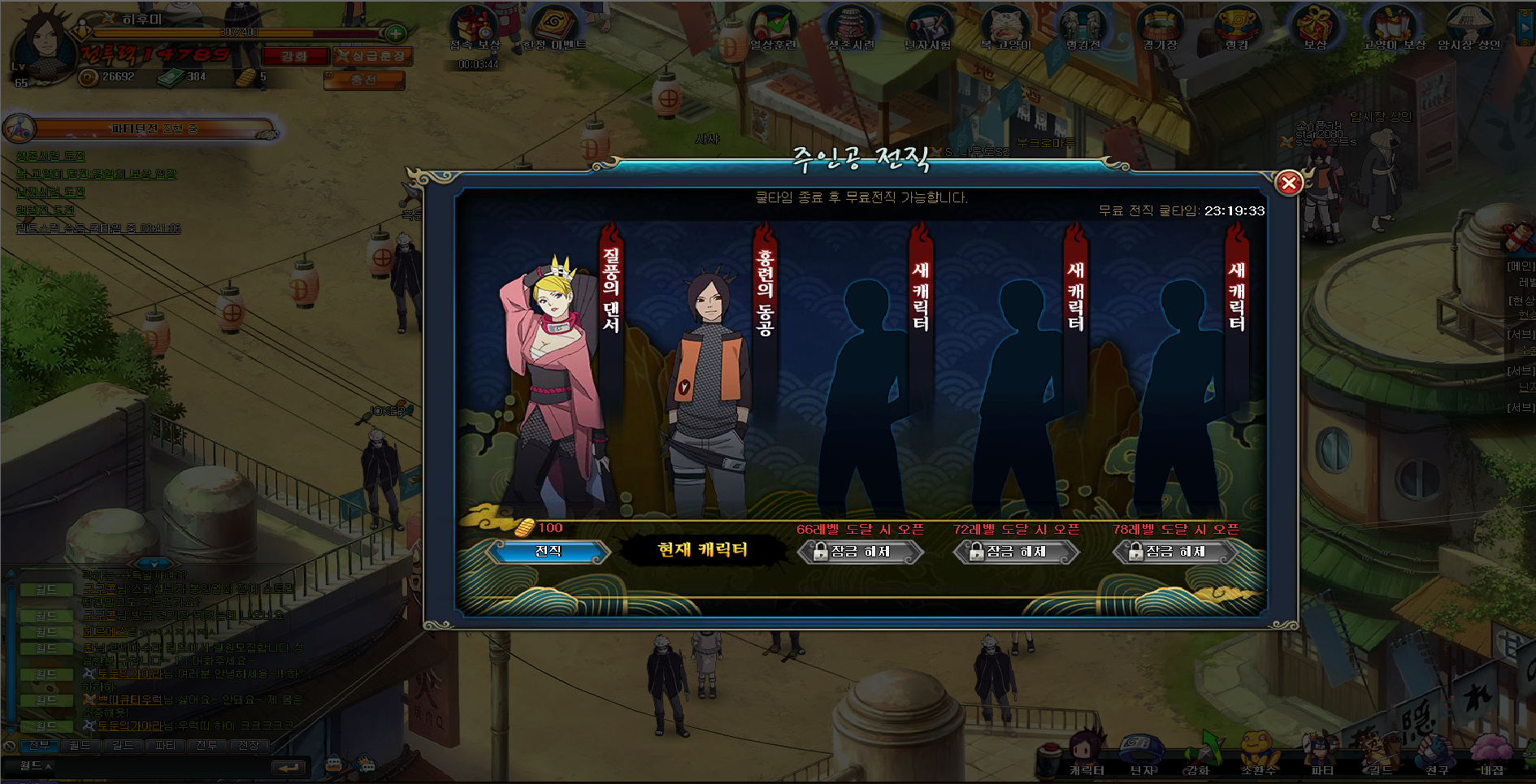Click the red 강화 button
The height and width of the screenshot is (784, 1536).
(293, 56)
